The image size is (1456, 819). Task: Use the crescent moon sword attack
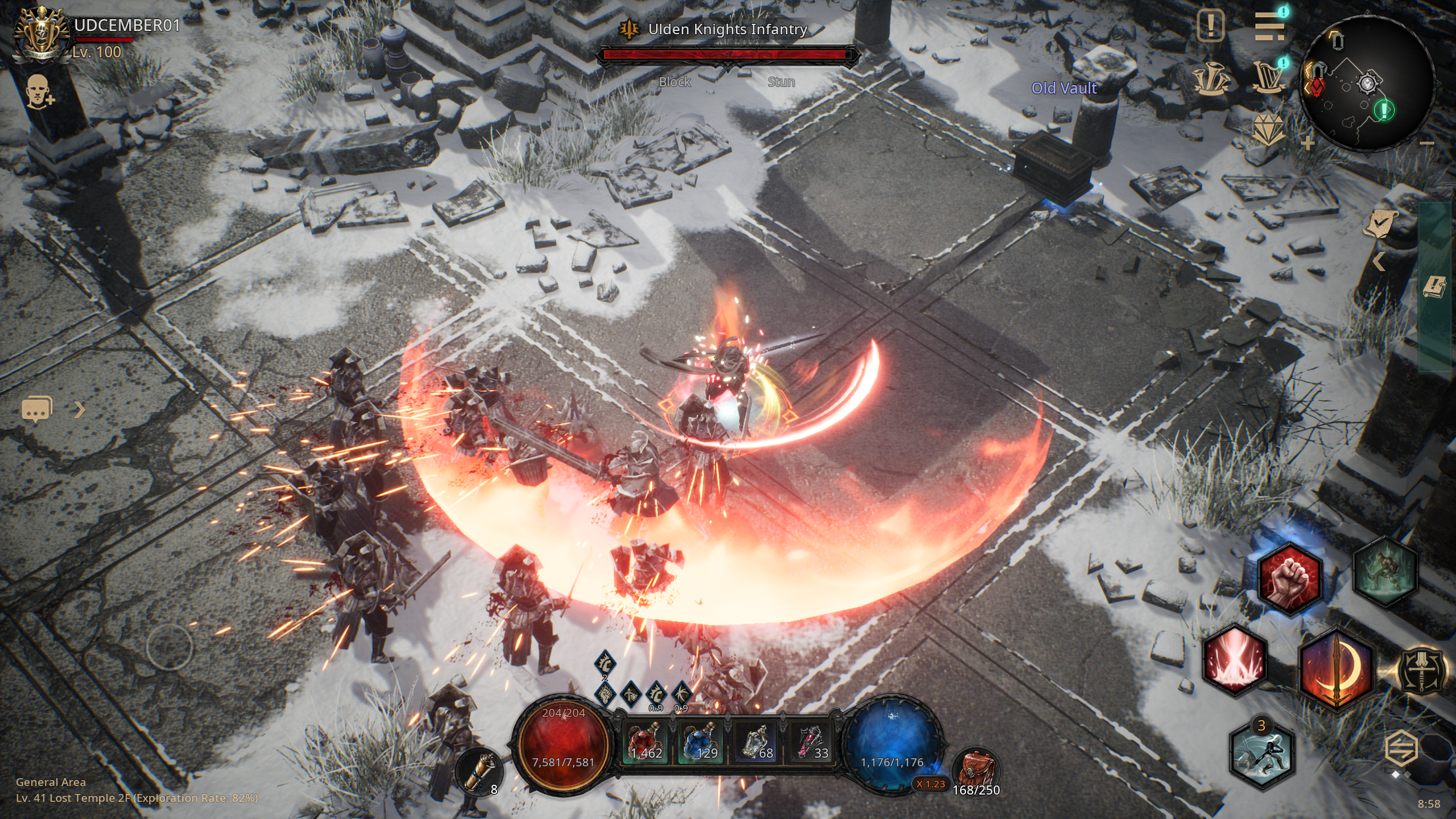(x=1336, y=669)
